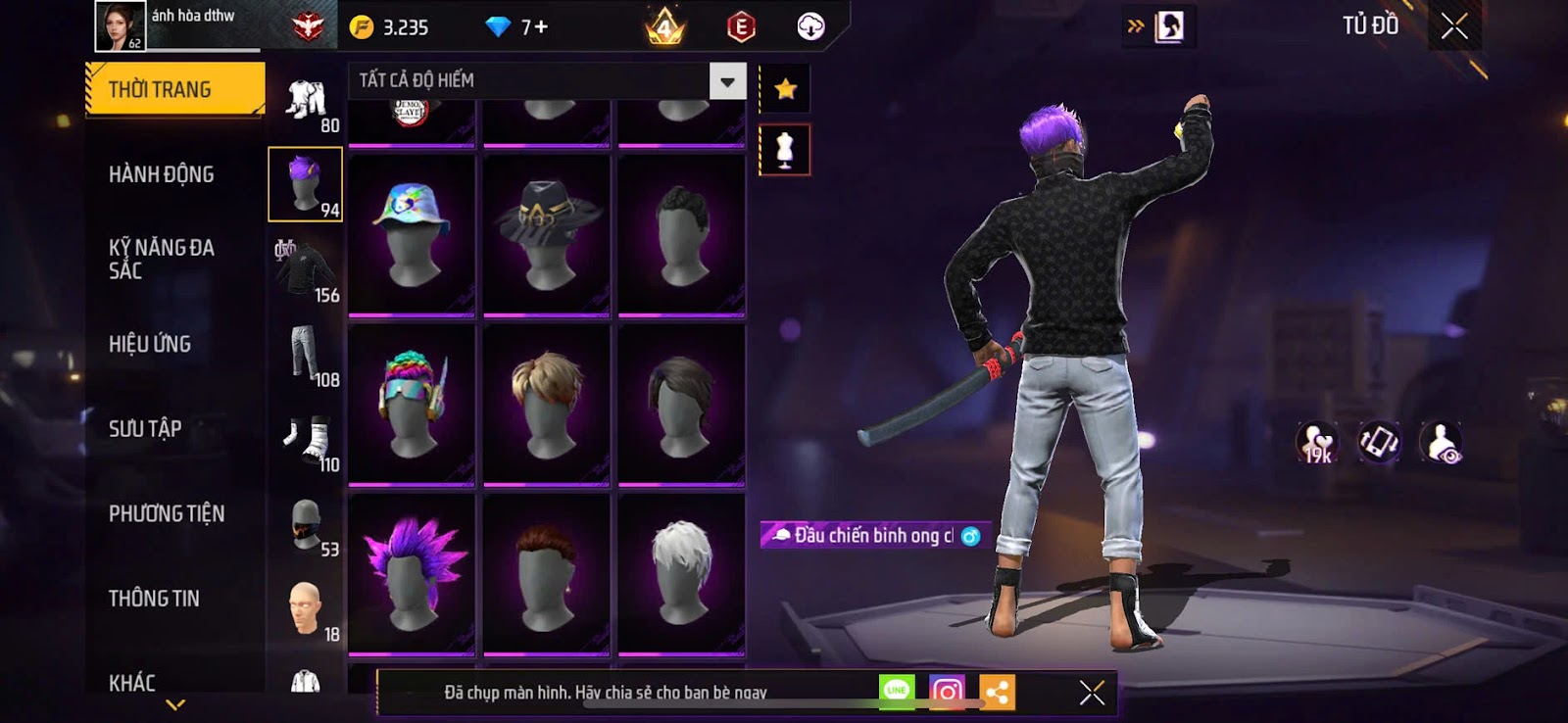Open the Phương Tiện tab
This screenshot has width=1568, height=723.
point(167,513)
